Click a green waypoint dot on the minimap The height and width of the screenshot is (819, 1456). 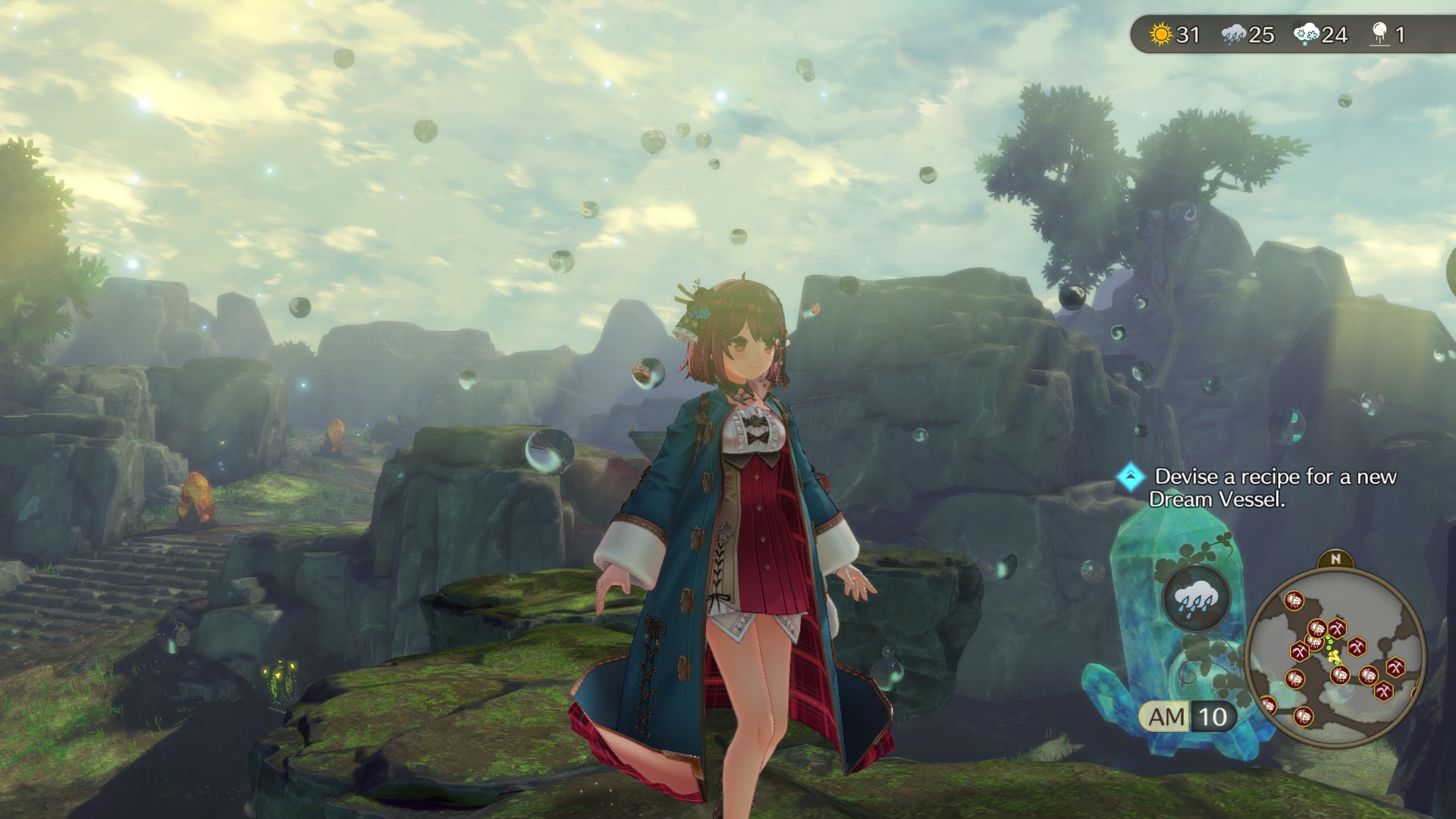pyautogui.click(x=1331, y=643)
